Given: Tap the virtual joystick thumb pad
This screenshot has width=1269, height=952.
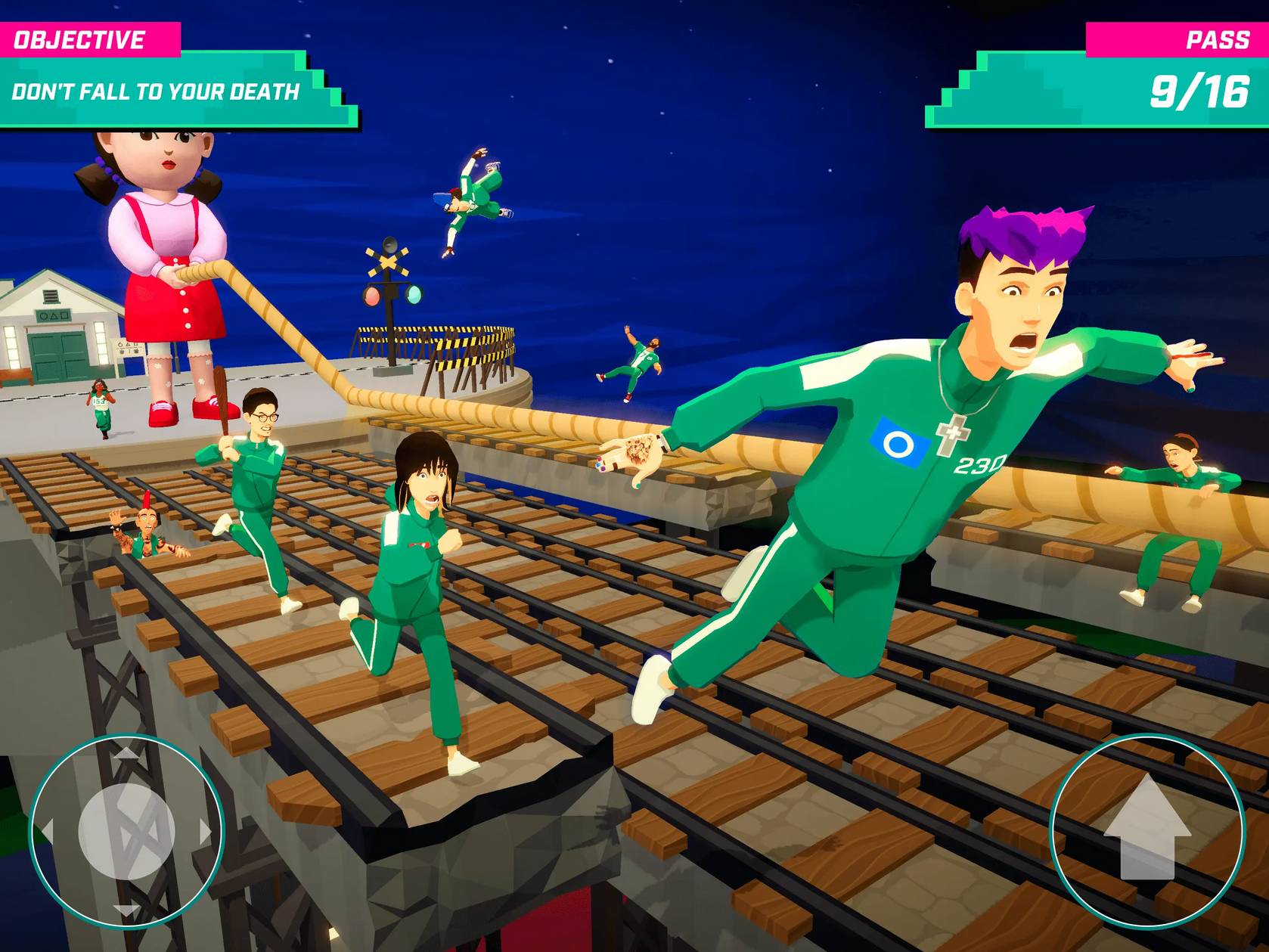Looking at the screenshot, I should (126, 831).
